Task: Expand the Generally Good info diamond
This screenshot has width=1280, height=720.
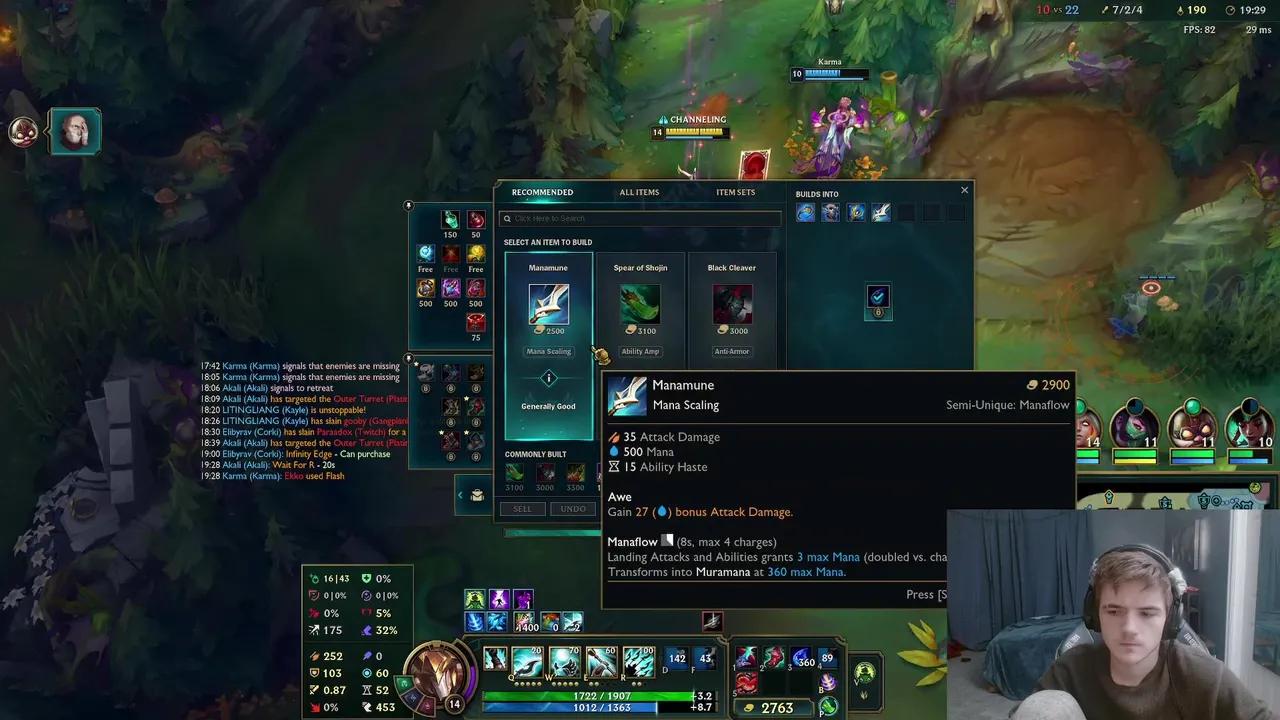Action: [548, 378]
